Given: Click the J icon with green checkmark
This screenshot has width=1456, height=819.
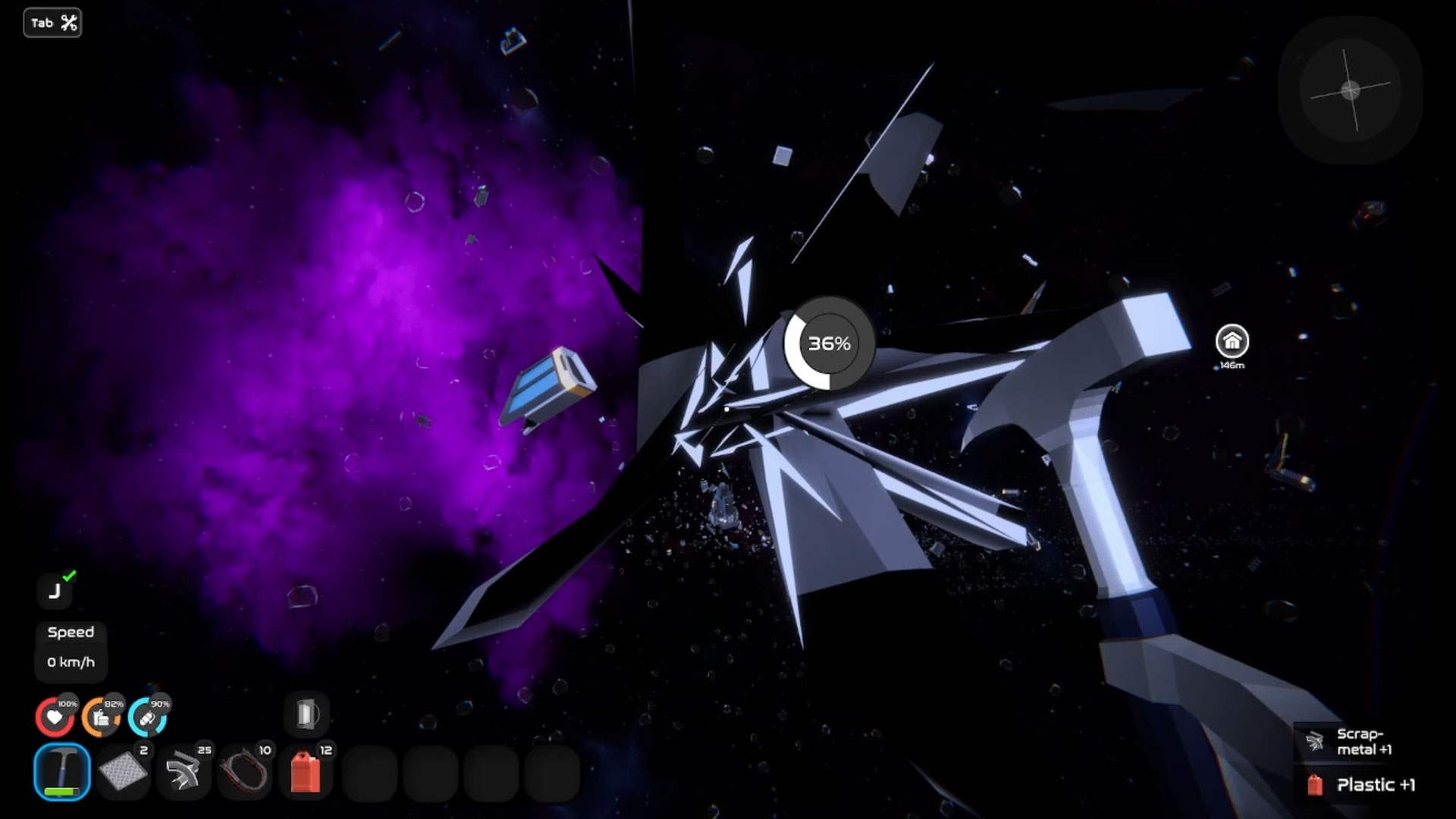Looking at the screenshot, I should pos(55,591).
